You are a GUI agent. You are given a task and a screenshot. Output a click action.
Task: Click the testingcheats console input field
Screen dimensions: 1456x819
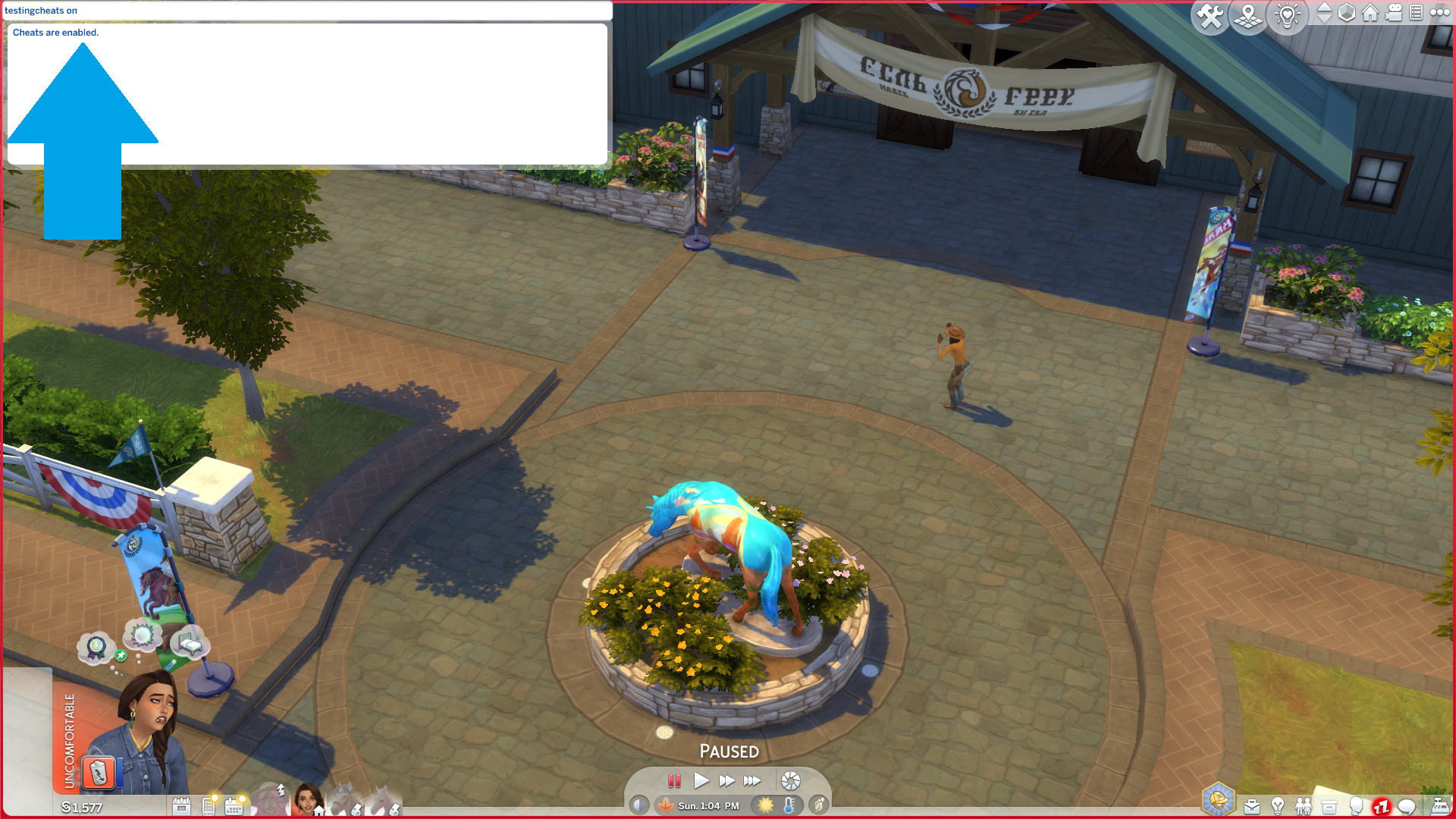tap(303, 11)
